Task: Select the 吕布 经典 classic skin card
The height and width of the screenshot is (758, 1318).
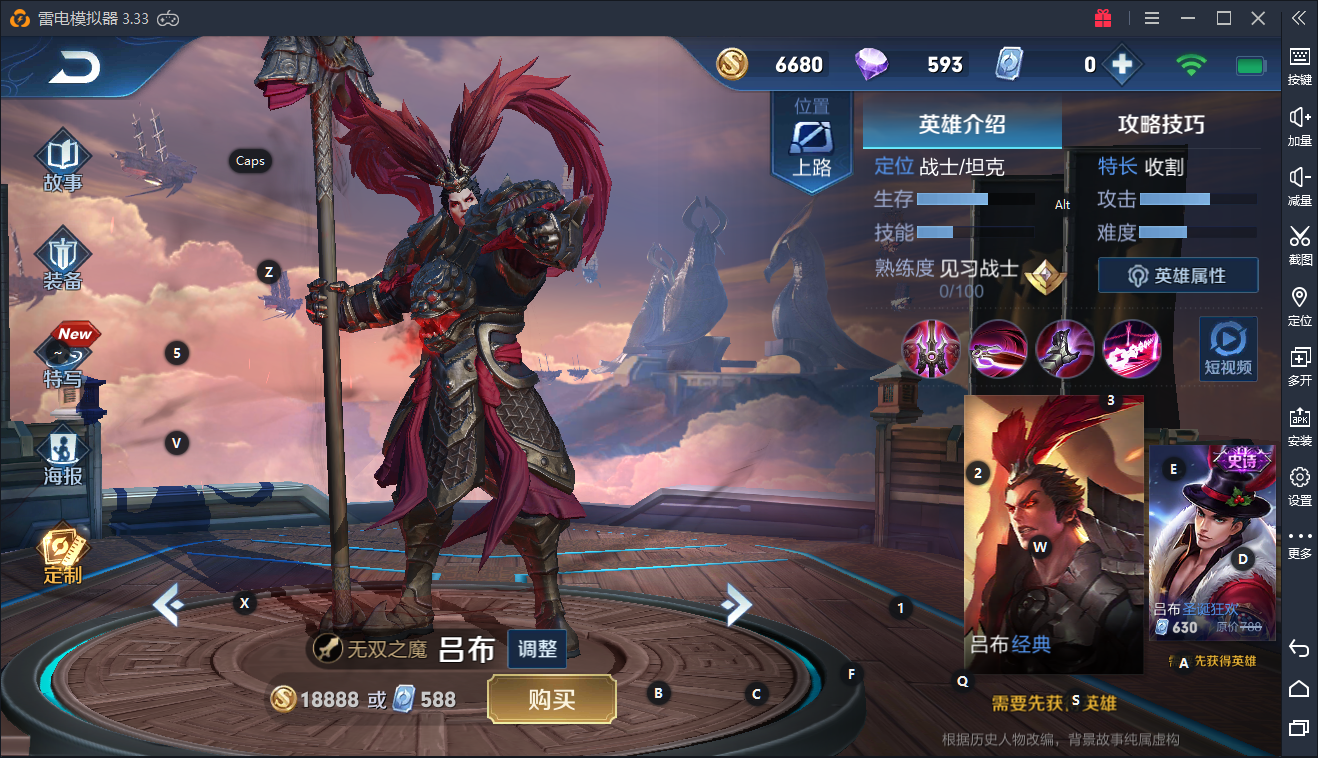Action: pos(1053,534)
